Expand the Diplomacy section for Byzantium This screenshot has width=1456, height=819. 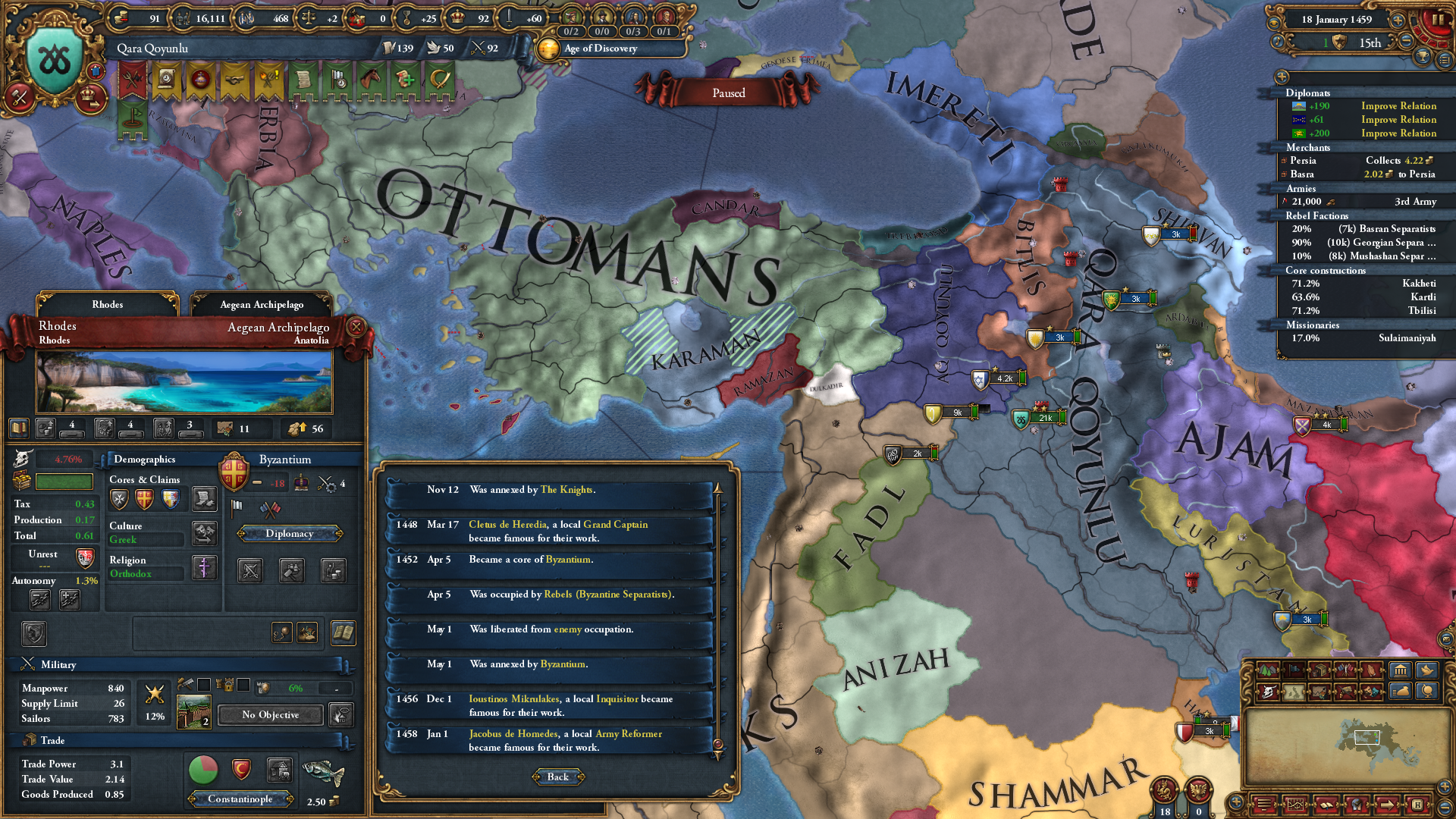289,533
